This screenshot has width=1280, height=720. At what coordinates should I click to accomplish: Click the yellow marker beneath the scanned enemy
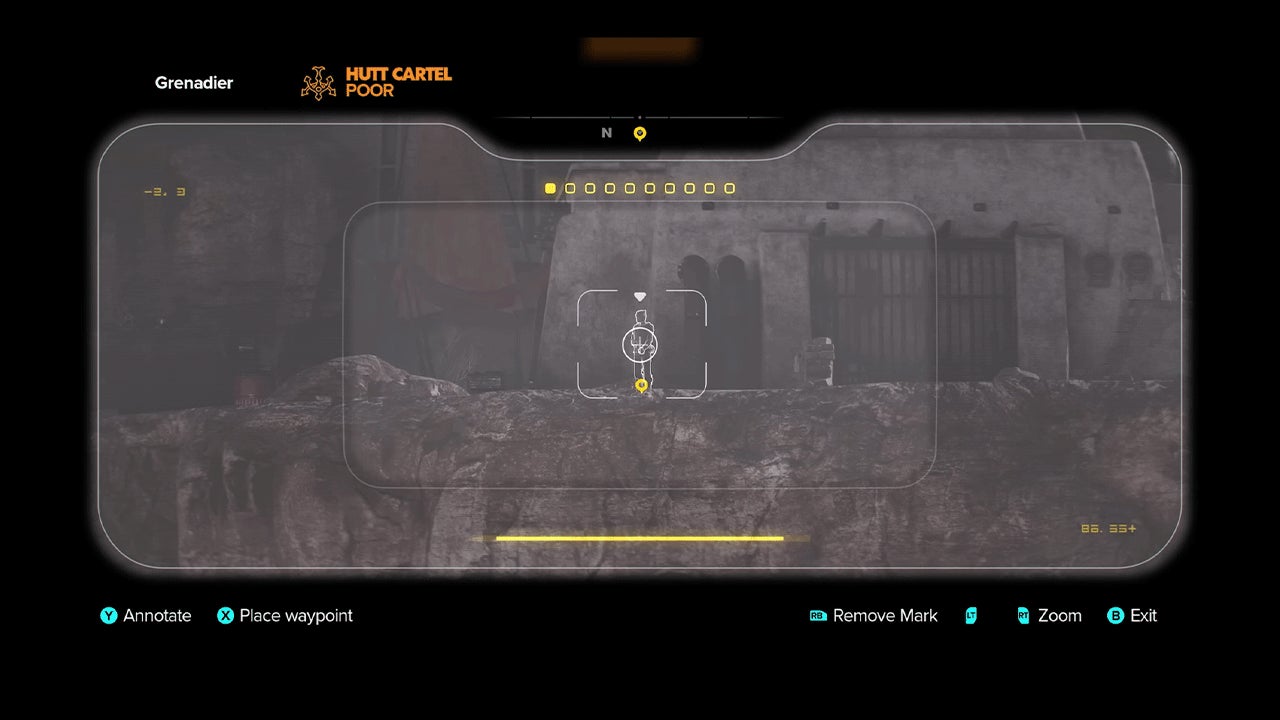click(x=640, y=384)
